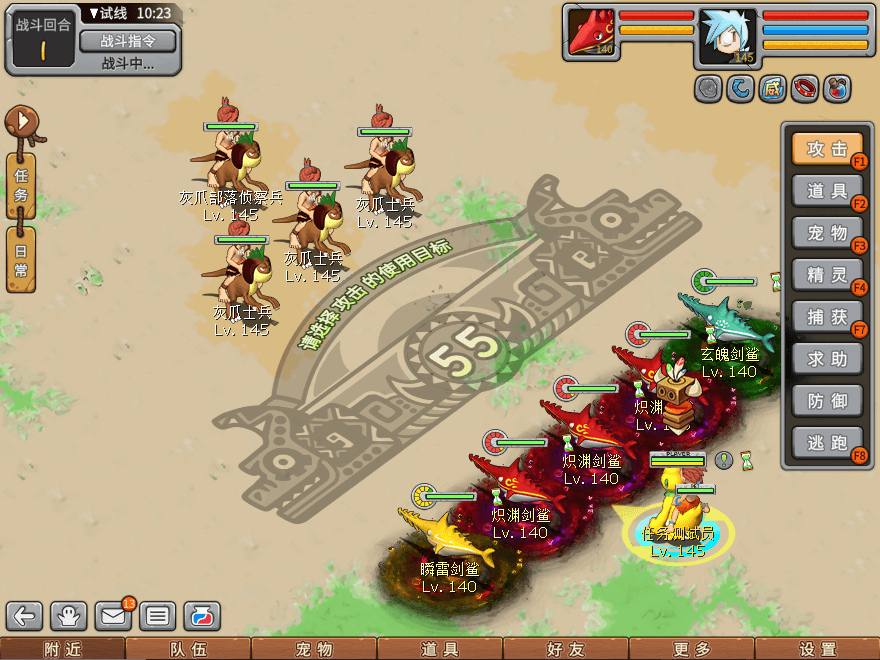Open the 日常 (Daily) hanging sign
Viewport: 880px width, 660px height.
coord(21,257)
